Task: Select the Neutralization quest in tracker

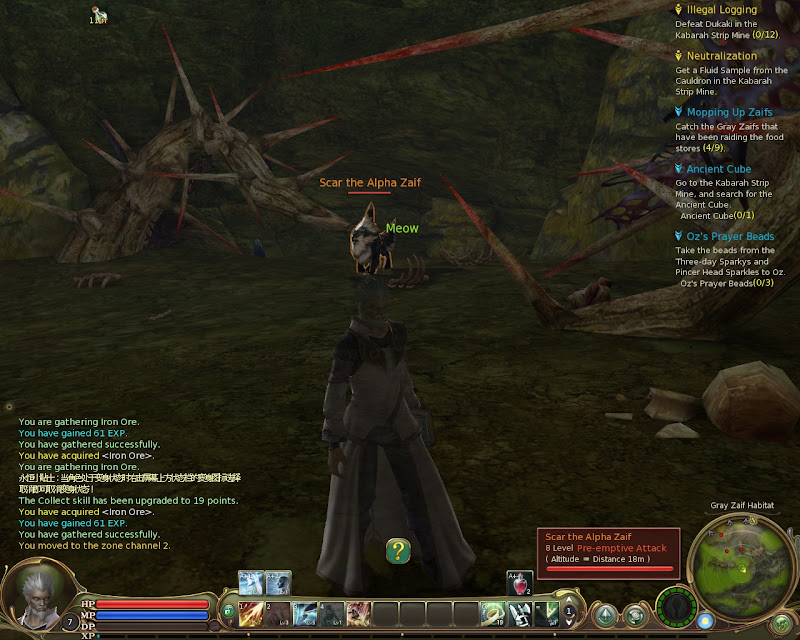Action: (x=720, y=56)
